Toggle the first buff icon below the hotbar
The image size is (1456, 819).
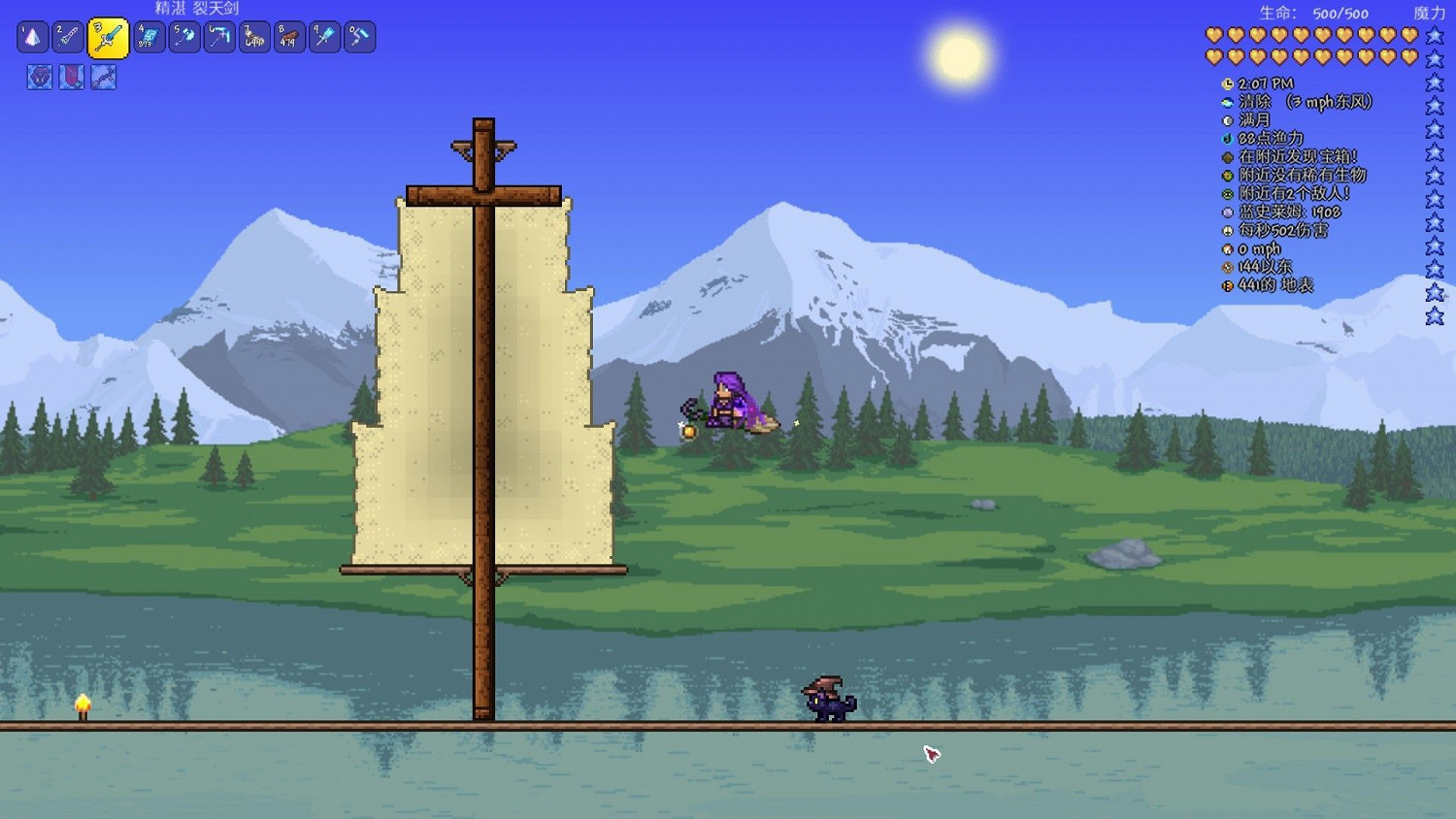coord(39,78)
